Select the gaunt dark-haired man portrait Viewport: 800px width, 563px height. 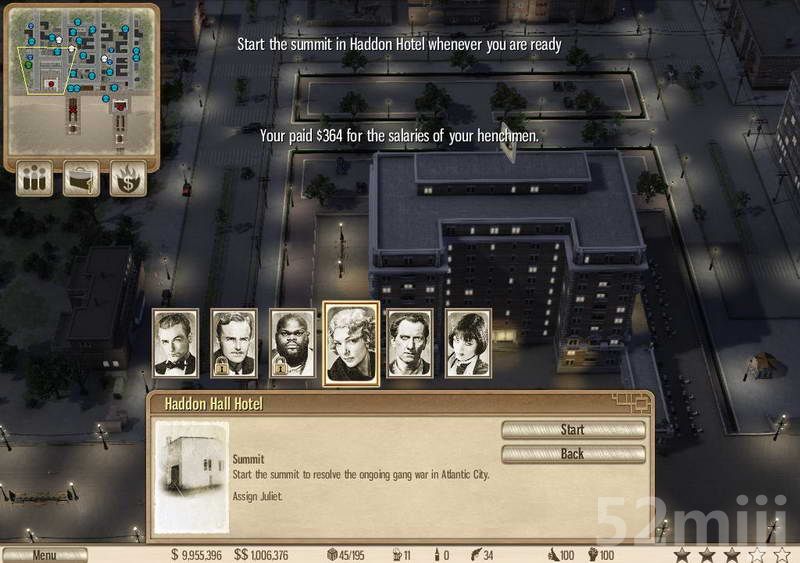click(x=409, y=343)
